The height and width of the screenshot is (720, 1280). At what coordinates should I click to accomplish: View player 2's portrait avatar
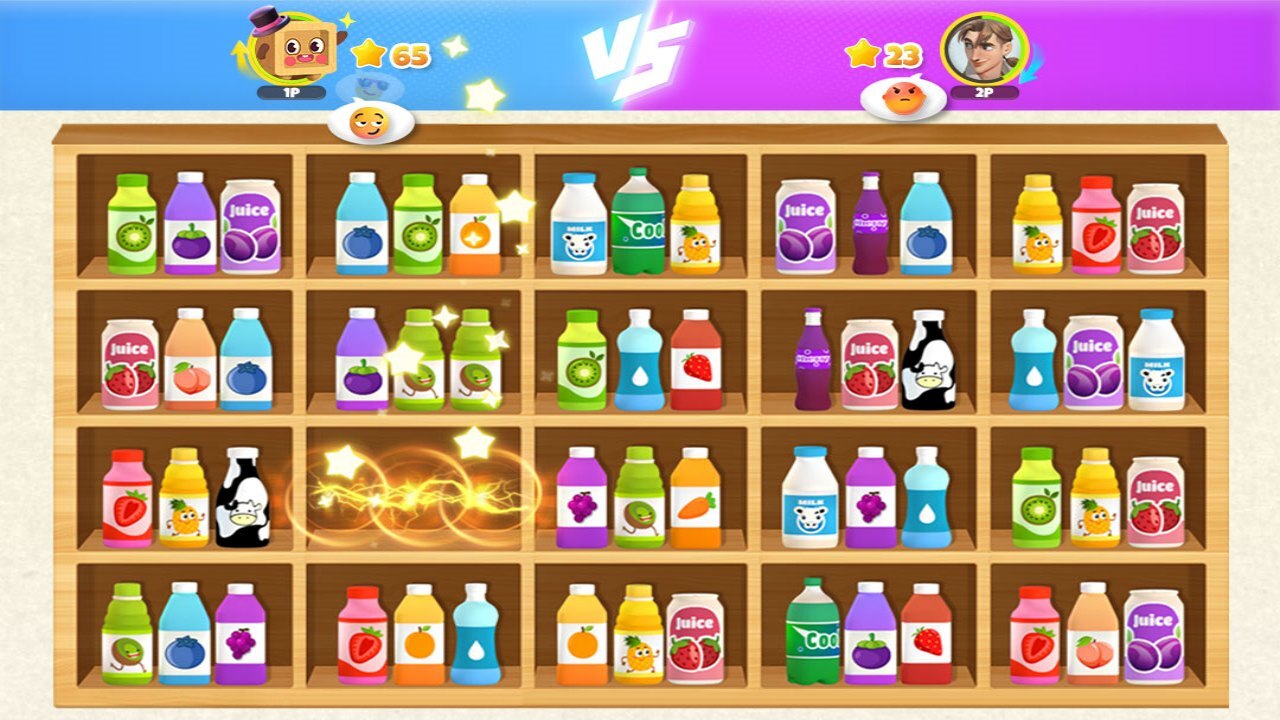click(x=984, y=50)
